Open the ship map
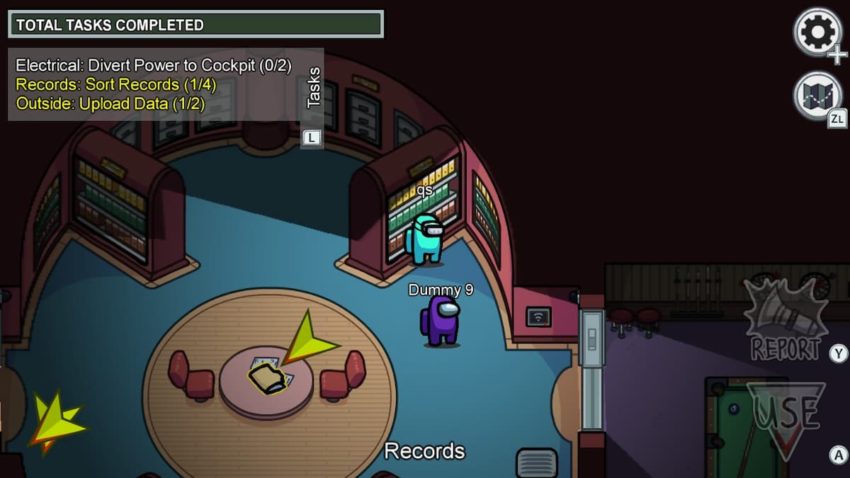850x478 pixels. pyautogui.click(x=817, y=97)
